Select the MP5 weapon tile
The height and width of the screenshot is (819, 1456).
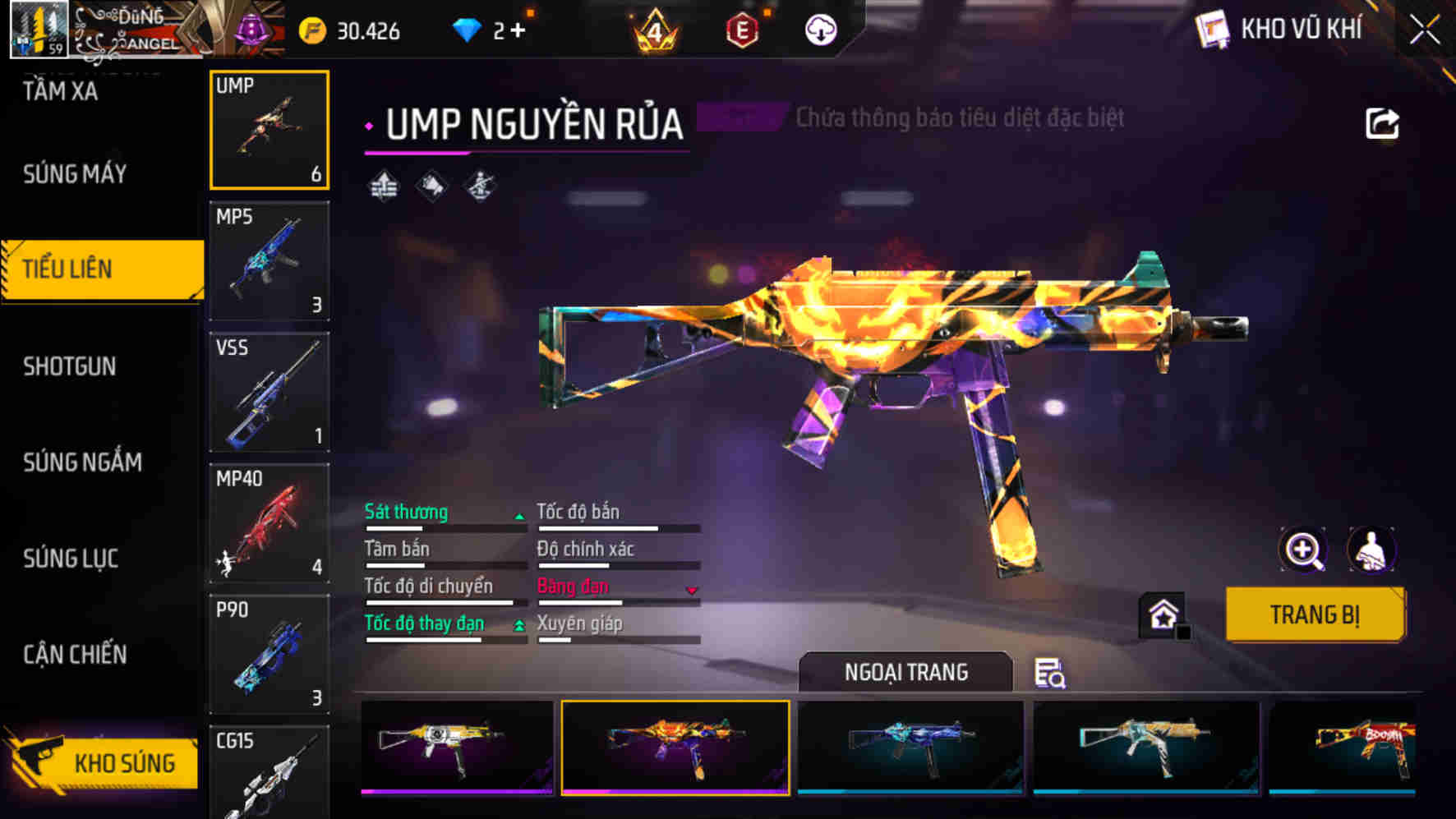click(x=270, y=261)
